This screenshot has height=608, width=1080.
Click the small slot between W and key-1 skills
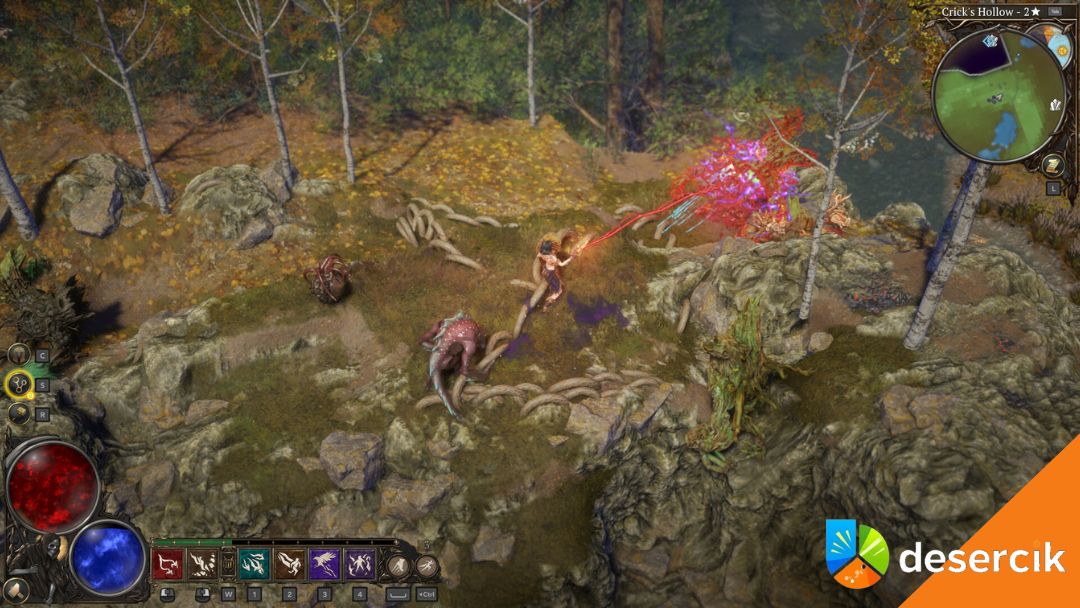227,566
